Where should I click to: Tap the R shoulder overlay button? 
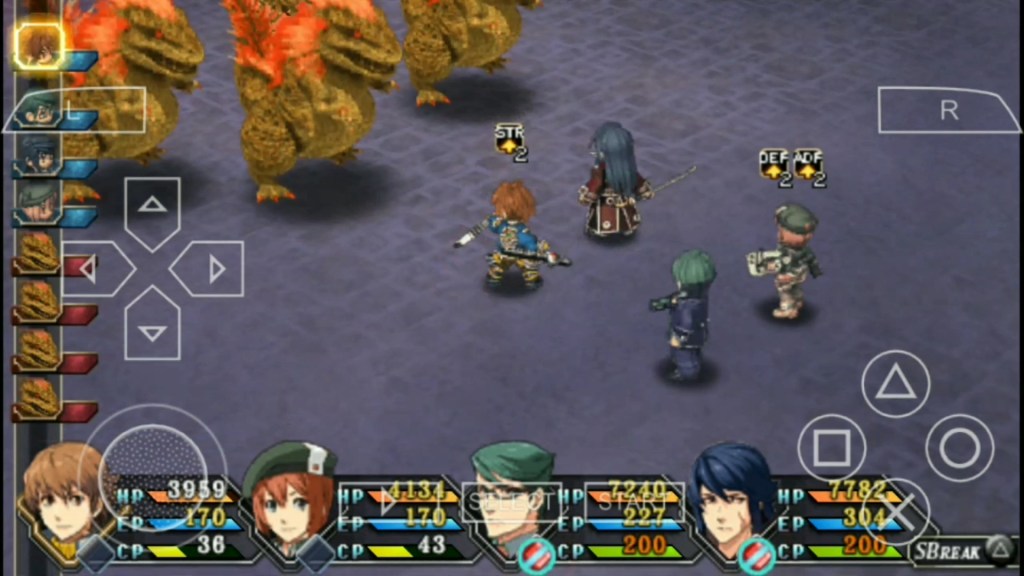(947, 111)
